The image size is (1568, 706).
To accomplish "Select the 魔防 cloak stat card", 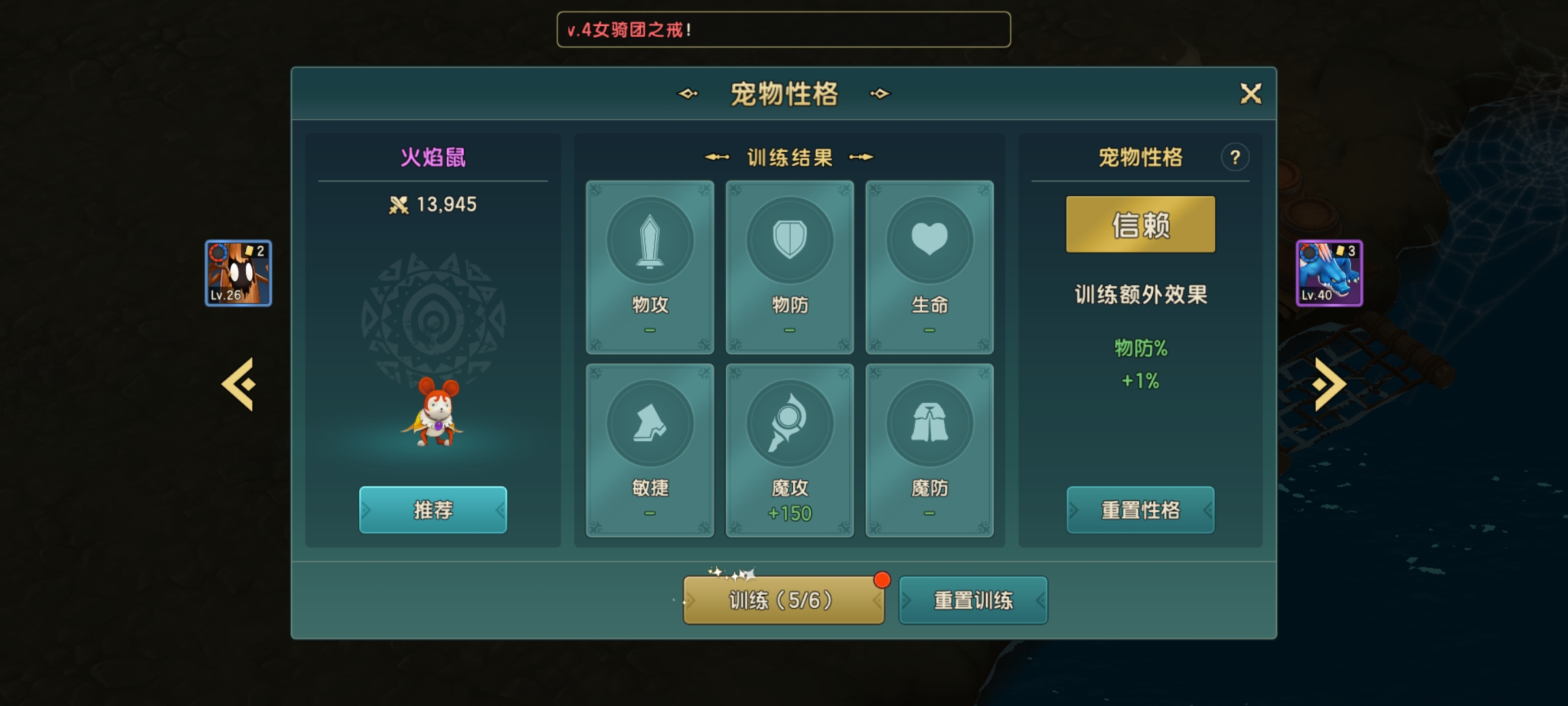I will click(930, 451).
